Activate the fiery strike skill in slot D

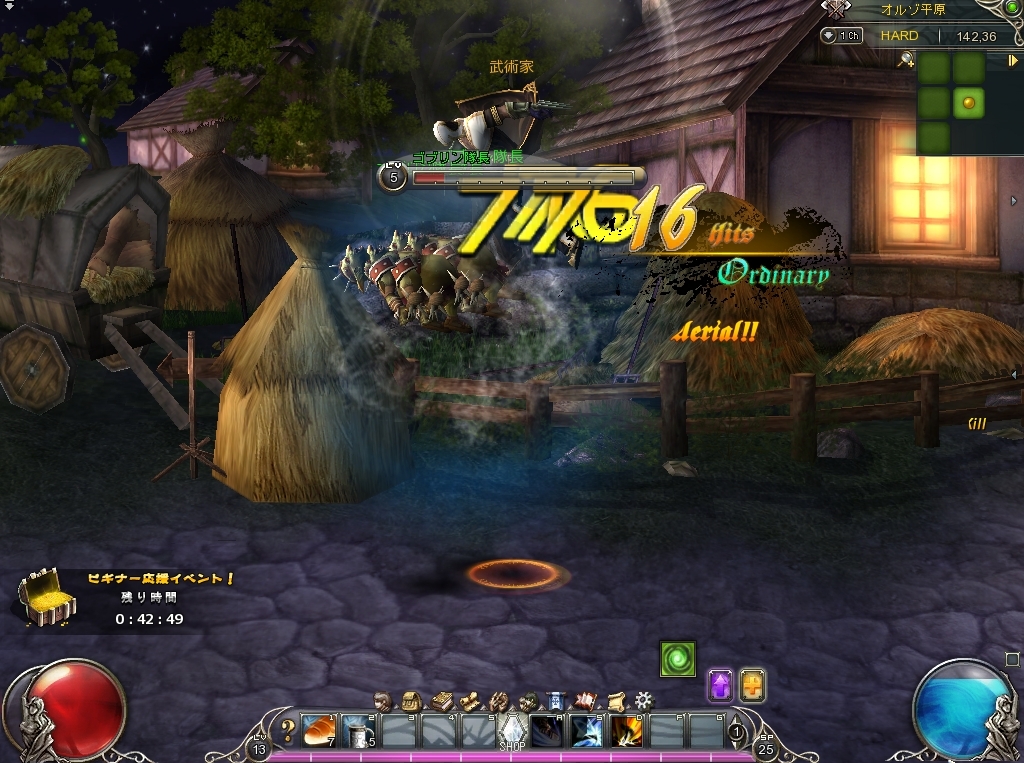click(626, 731)
